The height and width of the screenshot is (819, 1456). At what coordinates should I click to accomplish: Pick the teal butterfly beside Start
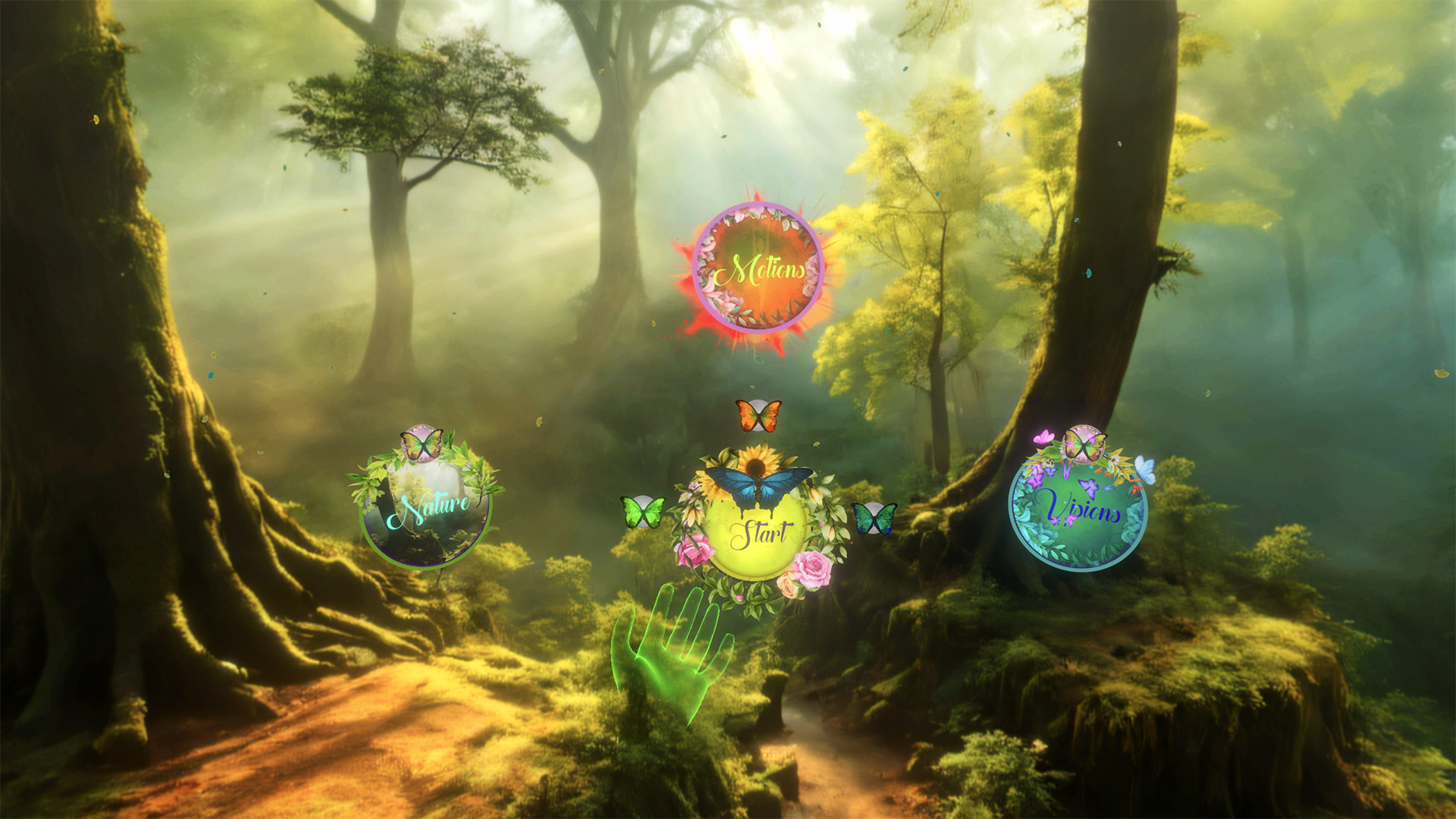click(x=874, y=518)
